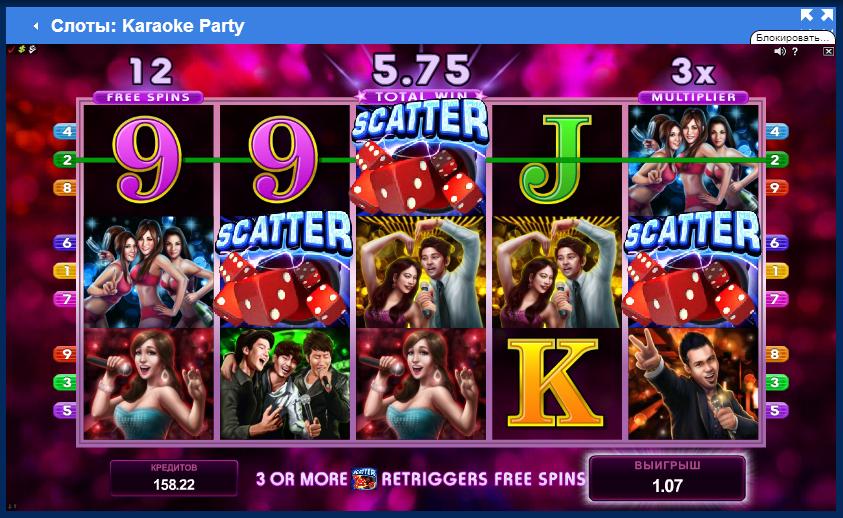The height and width of the screenshot is (518, 843).
Task: Close the game with the X button
Action: pos(827,51)
